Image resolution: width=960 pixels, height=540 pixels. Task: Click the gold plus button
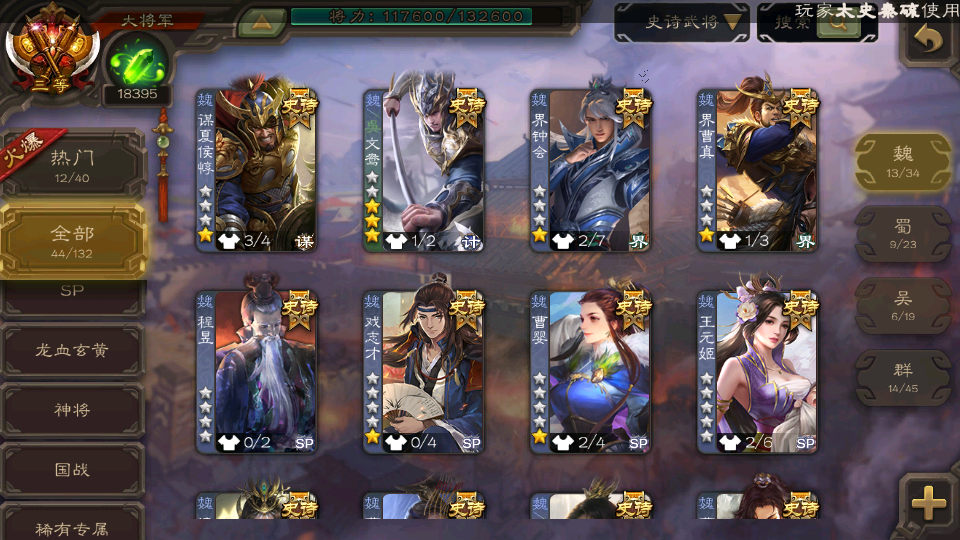click(x=929, y=503)
